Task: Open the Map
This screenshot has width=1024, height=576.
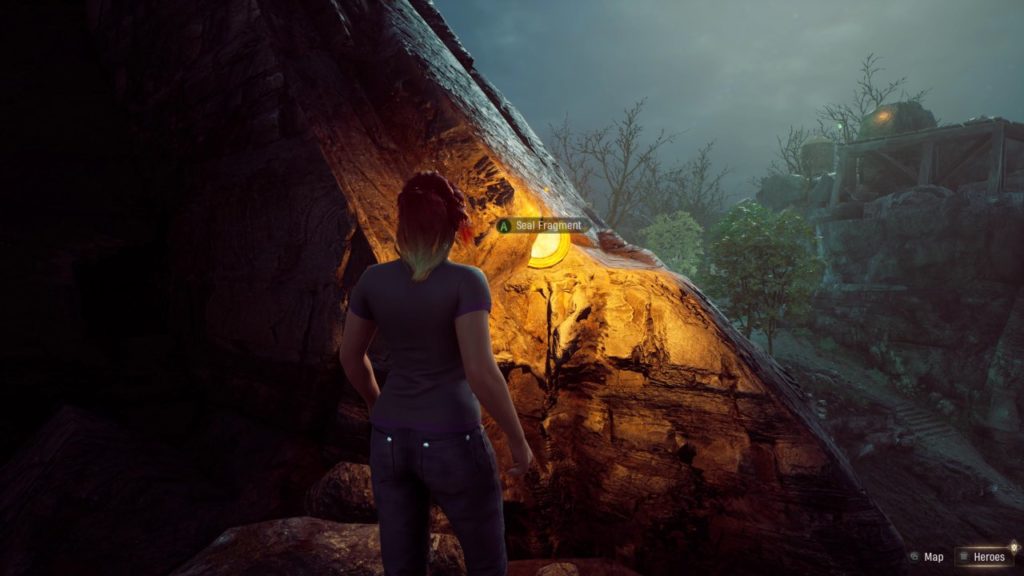Action: click(x=927, y=557)
